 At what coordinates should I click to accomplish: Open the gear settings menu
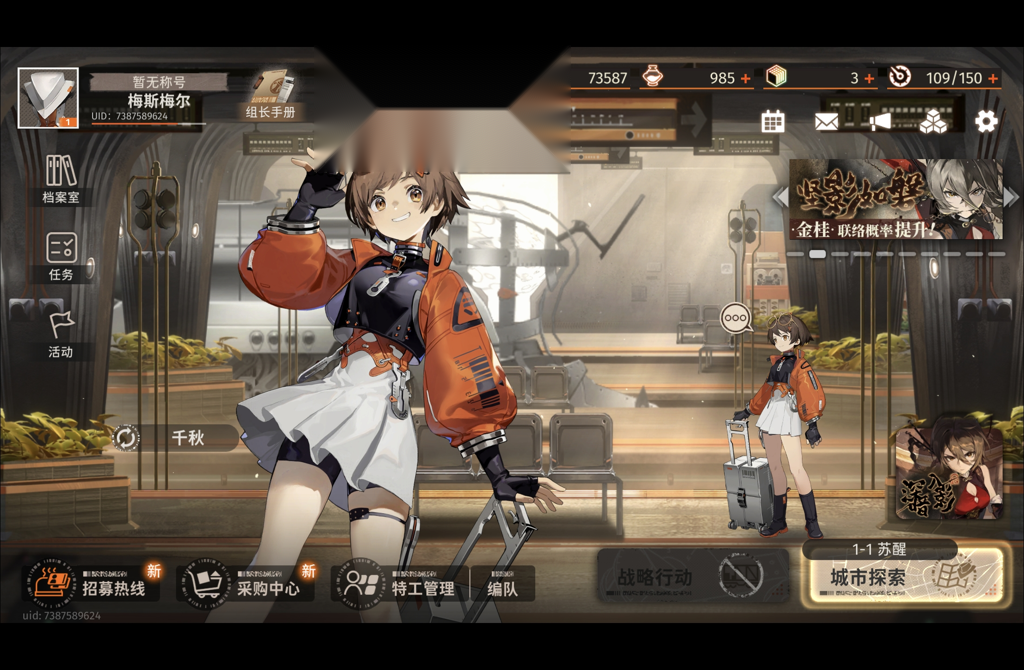[x=986, y=122]
